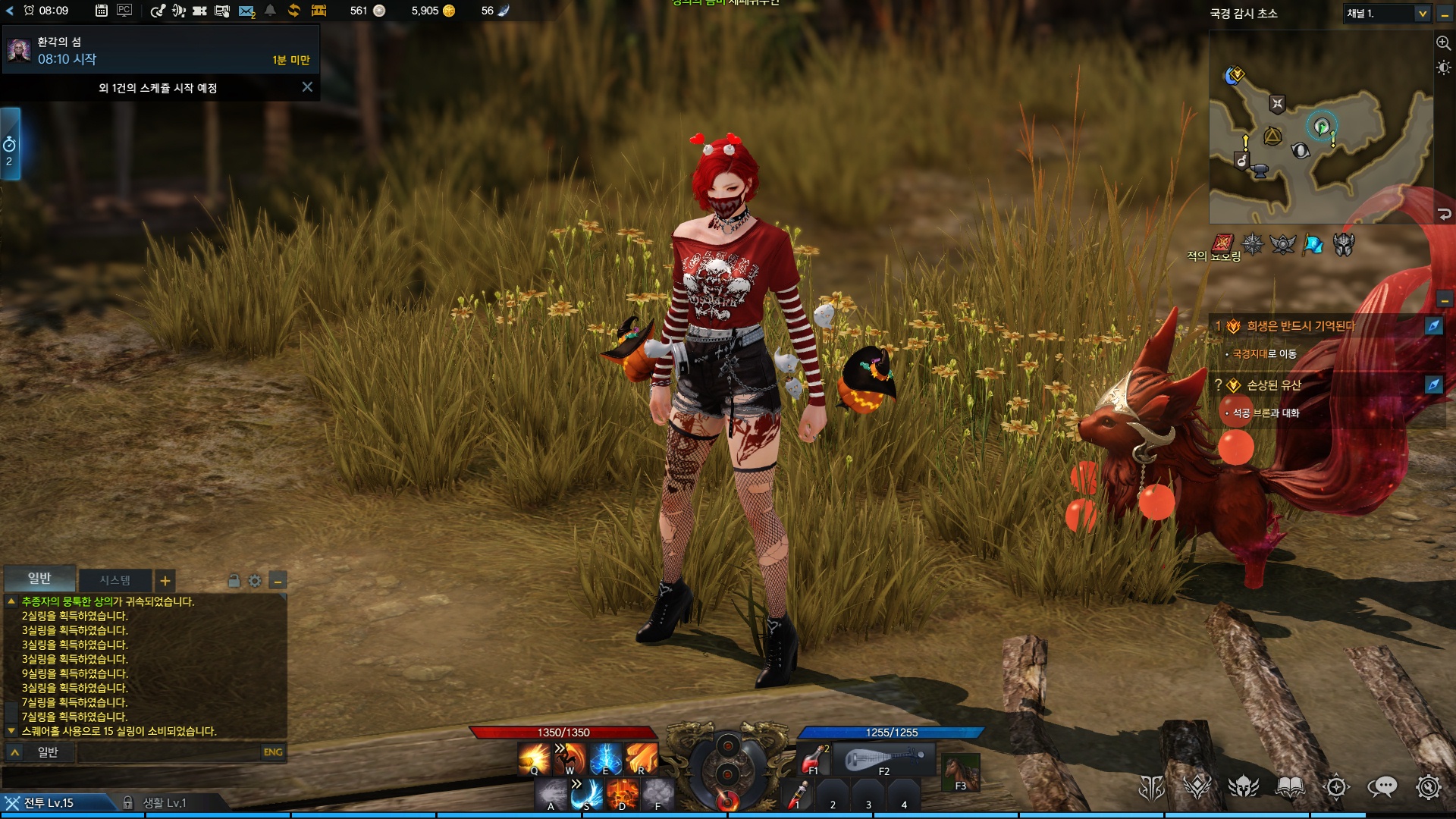Viewport: 1456px width, 819px height.
Task: Open the open-book menu icon
Action: tap(1289, 787)
